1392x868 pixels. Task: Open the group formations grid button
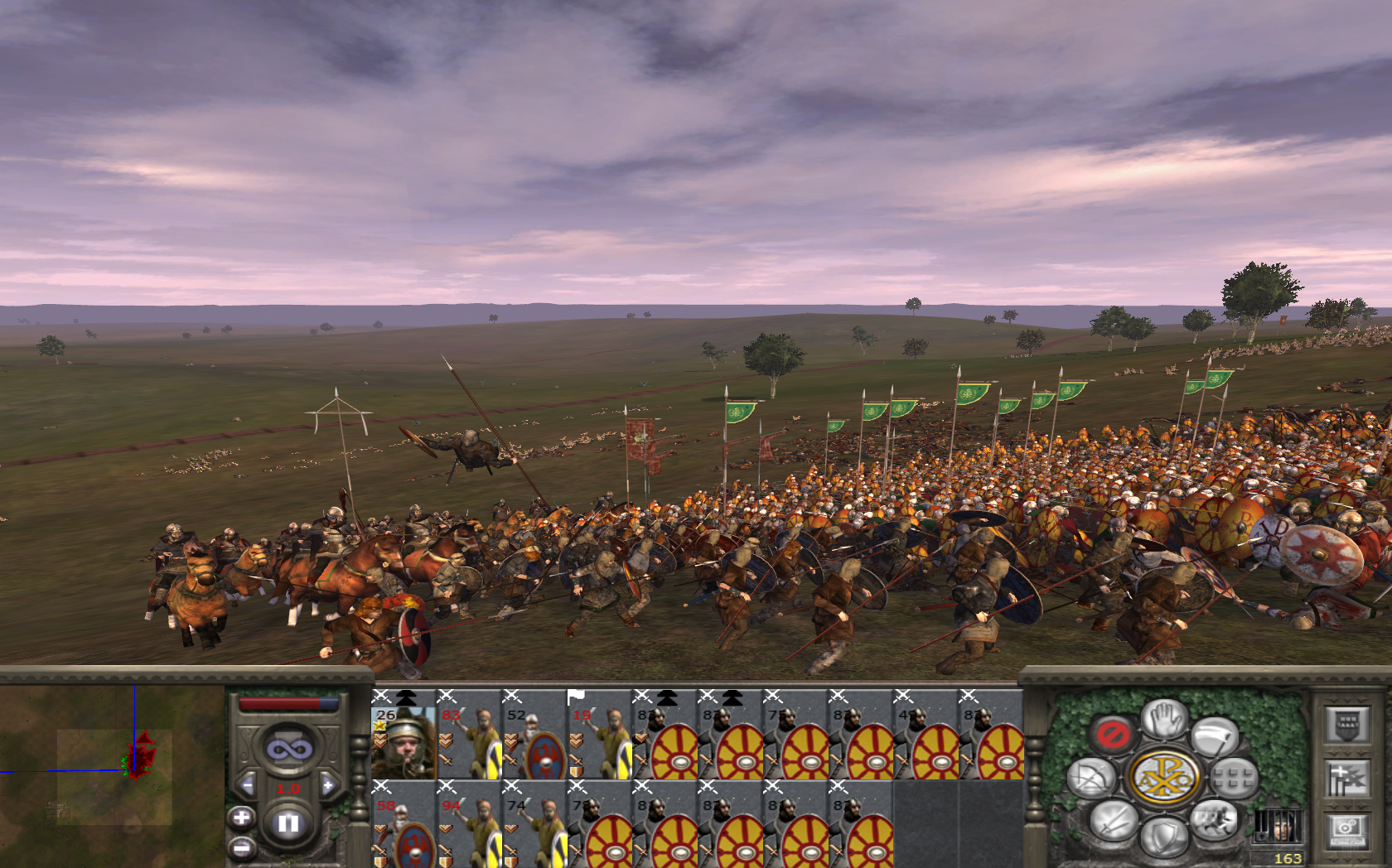[1235, 778]
